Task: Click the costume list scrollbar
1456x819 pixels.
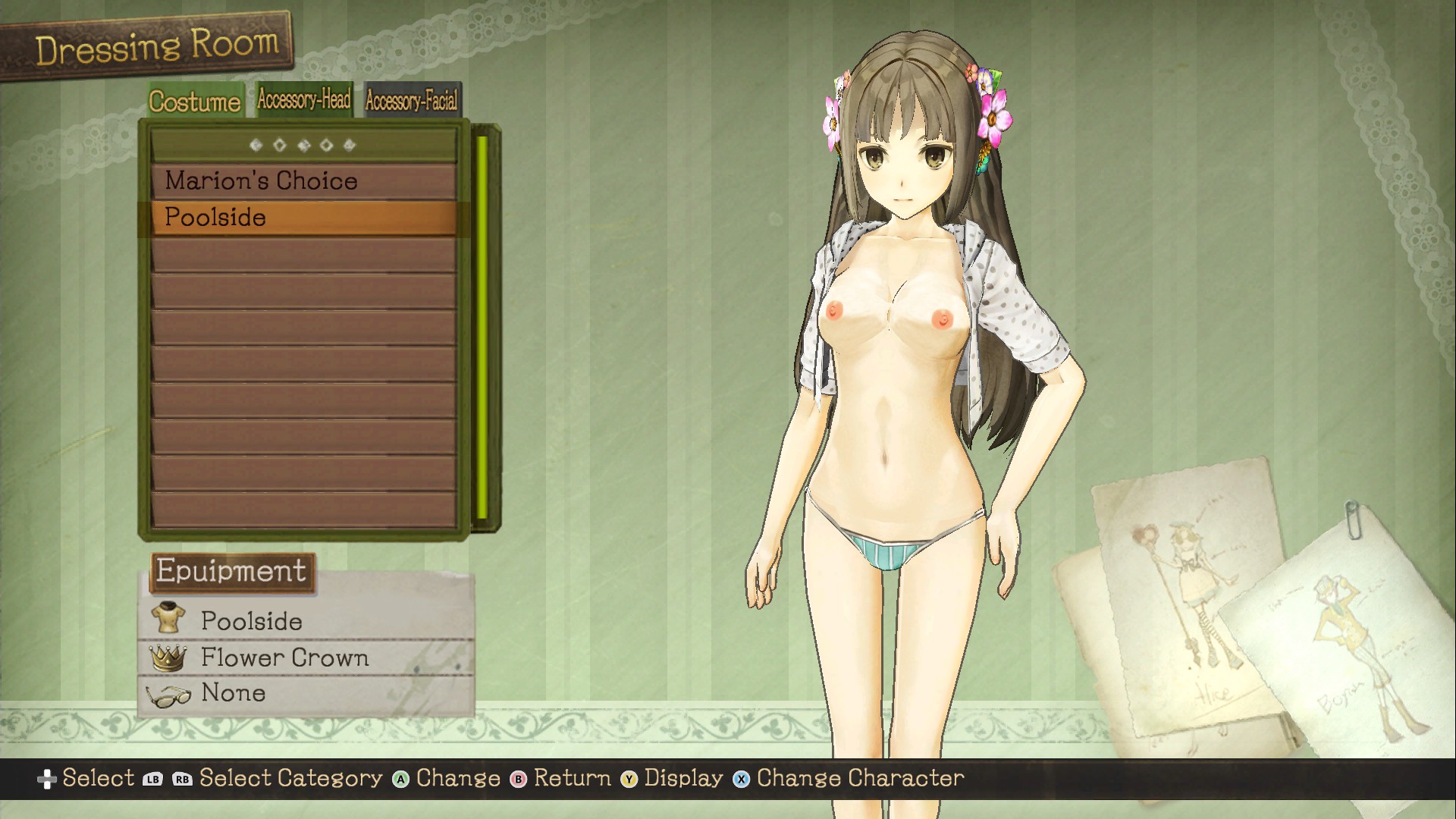Action: (482, 328)
